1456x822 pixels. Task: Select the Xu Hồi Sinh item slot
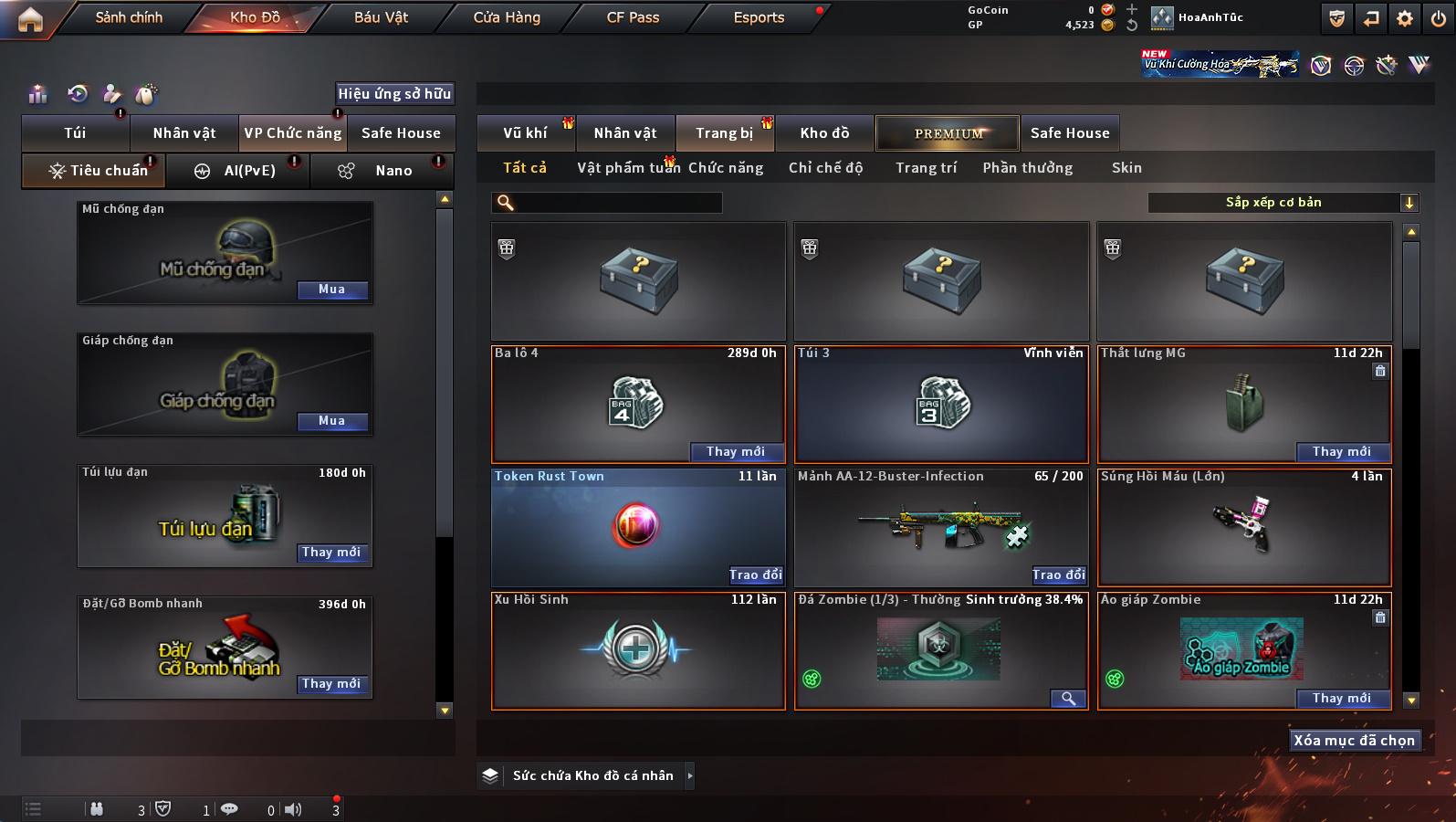click(638, 651)
